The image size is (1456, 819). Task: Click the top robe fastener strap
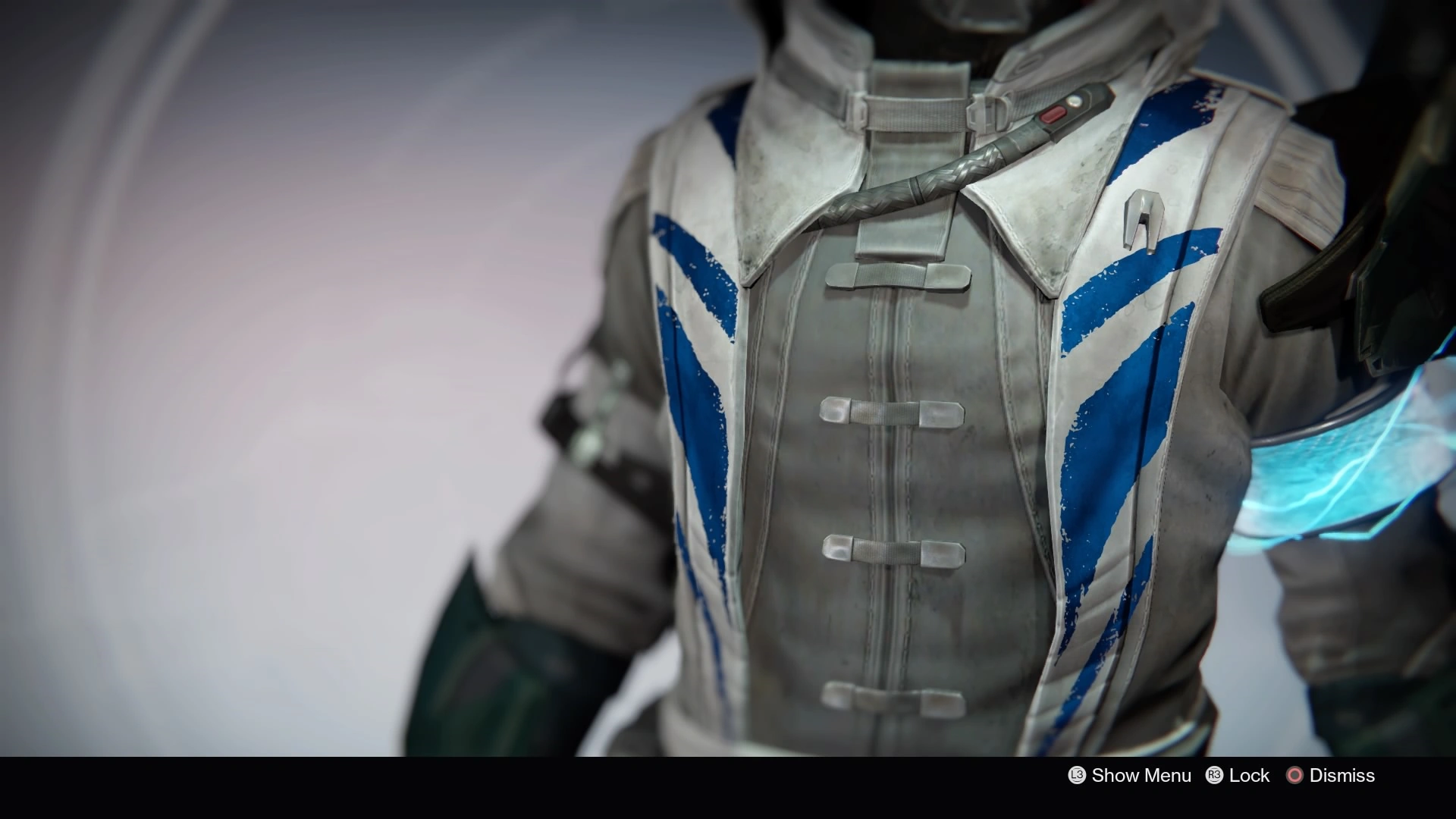tap(899, 277)
